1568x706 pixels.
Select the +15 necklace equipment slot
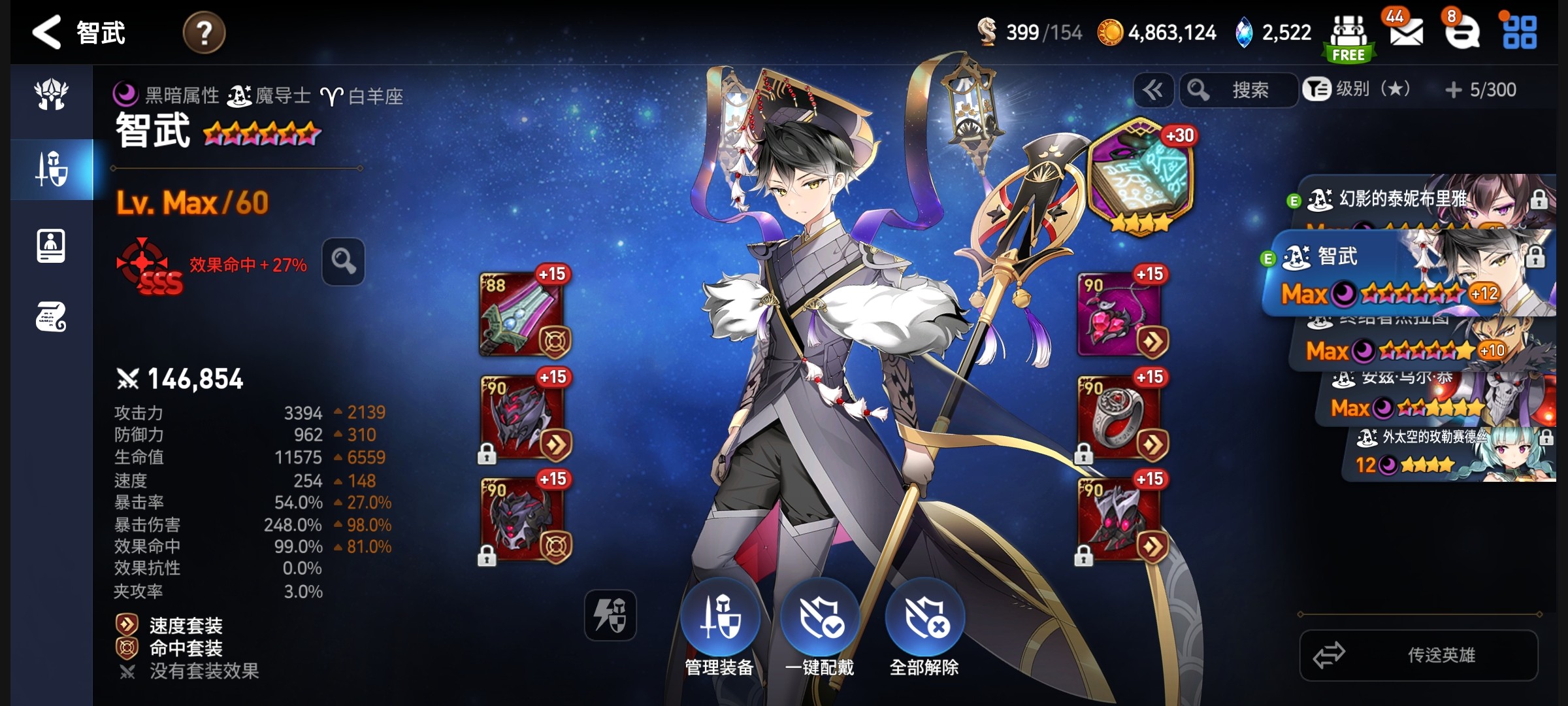click(1120, 315)
